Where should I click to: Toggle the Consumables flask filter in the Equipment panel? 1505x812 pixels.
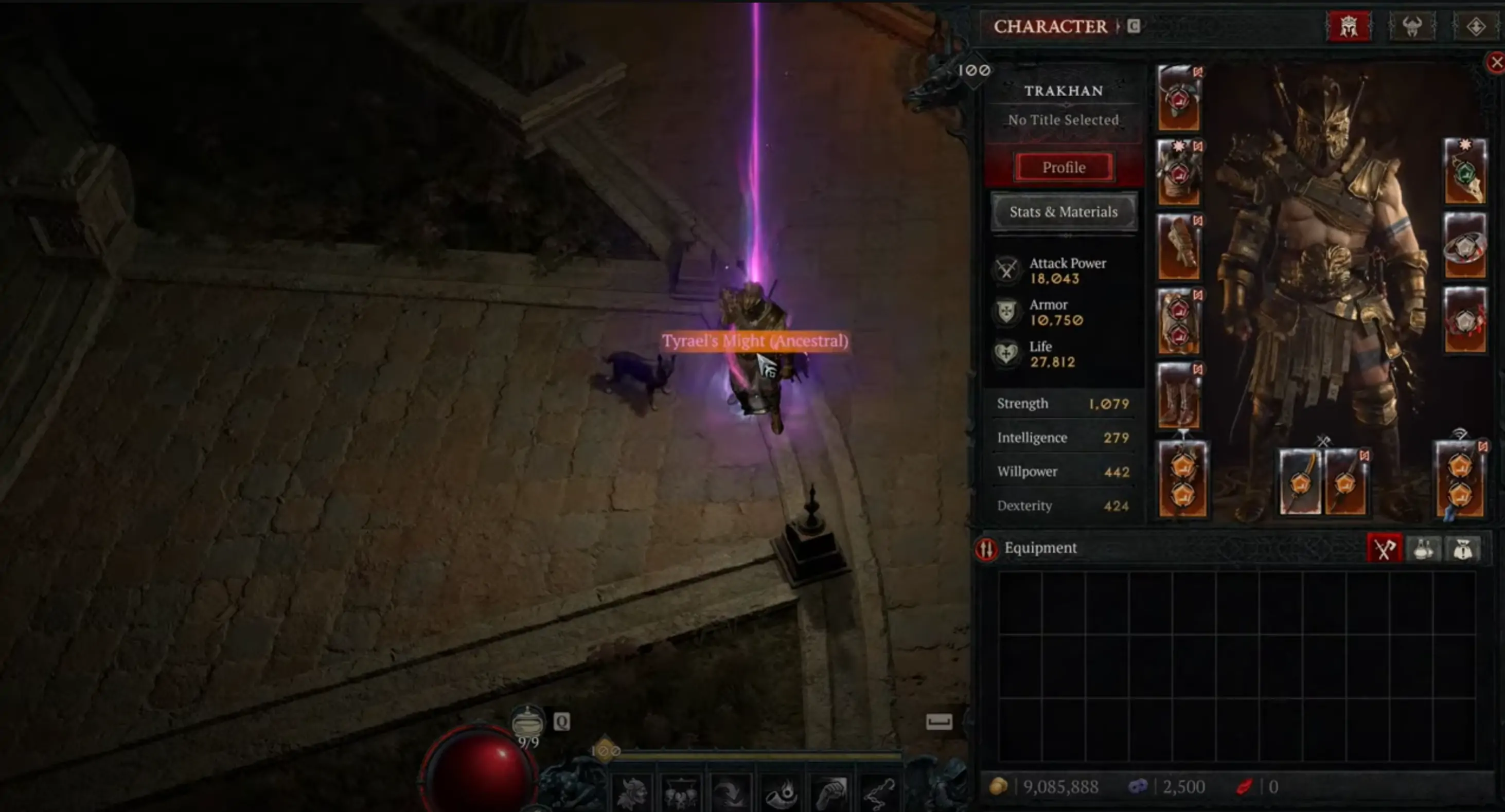click(1424, 548)
